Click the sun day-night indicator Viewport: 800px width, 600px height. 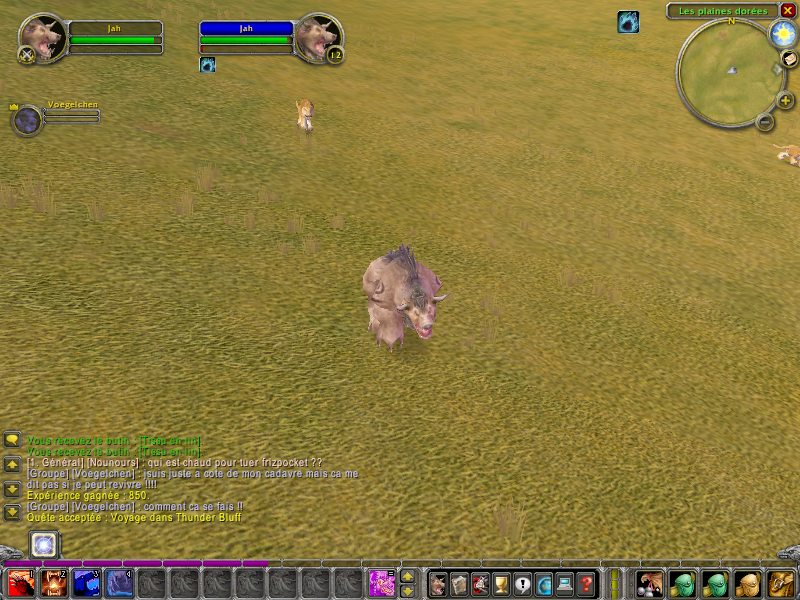[x=781, y=33]
